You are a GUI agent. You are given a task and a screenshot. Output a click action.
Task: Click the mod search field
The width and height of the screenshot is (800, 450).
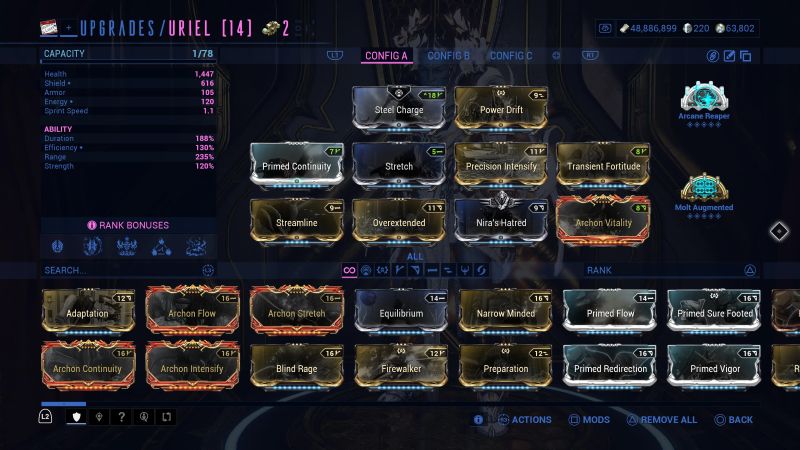point(120,270)
